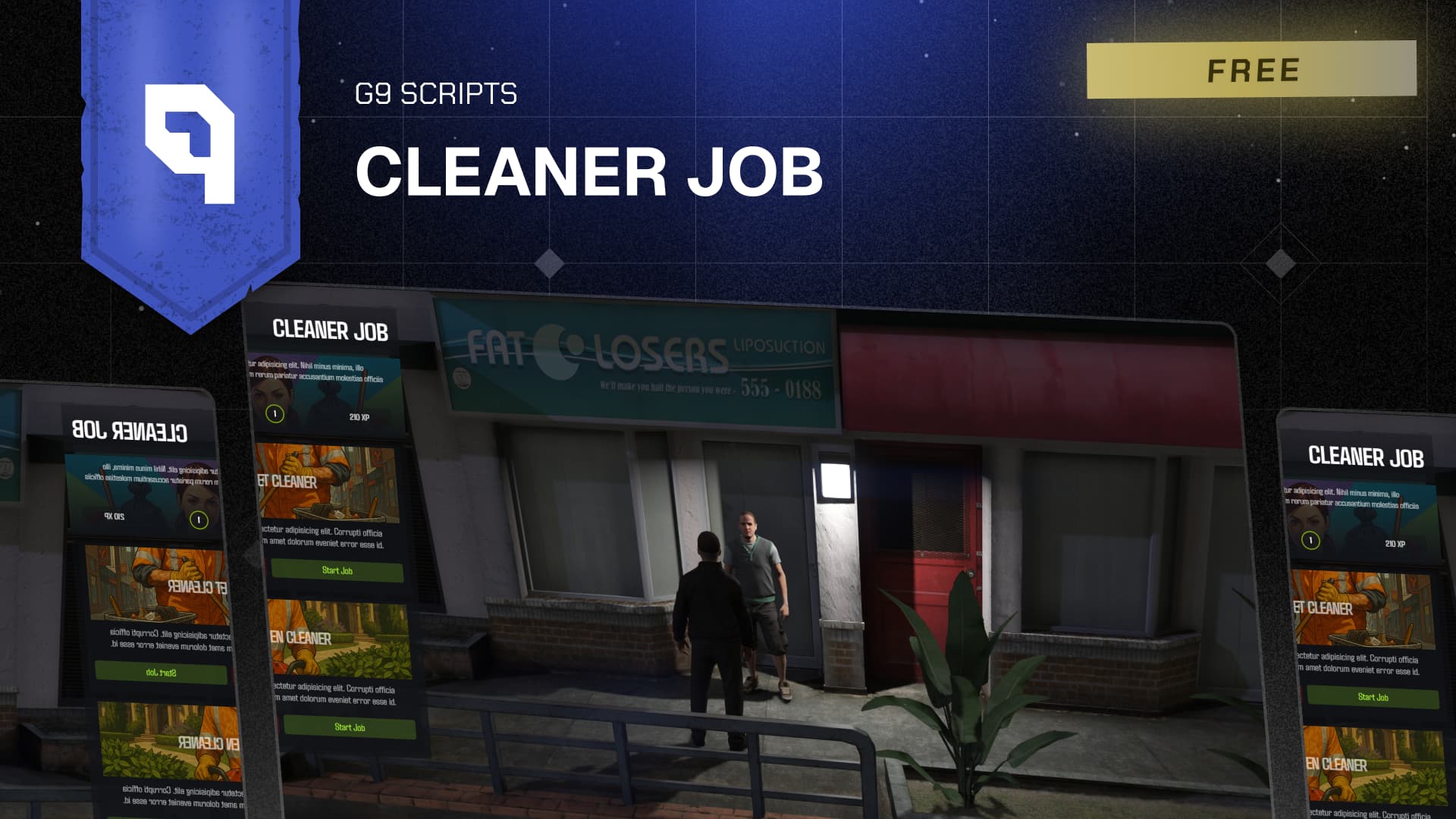The image size is (1456, 819).
Task: Select the level 1 badge on the center phone
Action: point(274,414)
